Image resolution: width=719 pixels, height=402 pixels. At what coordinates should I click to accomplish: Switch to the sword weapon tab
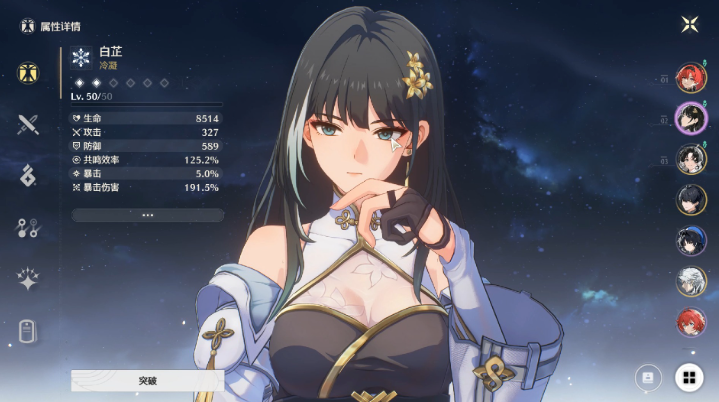[27, 125]
